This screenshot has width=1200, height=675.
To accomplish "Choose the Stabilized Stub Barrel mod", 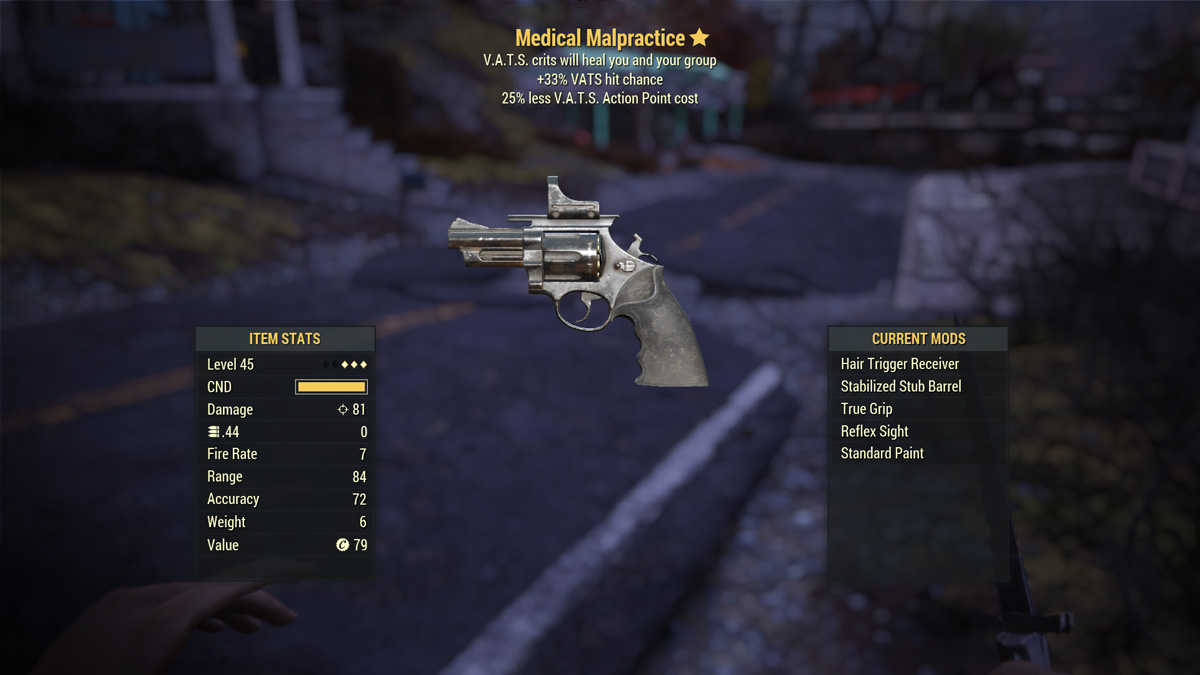I will tap(900, 386).
